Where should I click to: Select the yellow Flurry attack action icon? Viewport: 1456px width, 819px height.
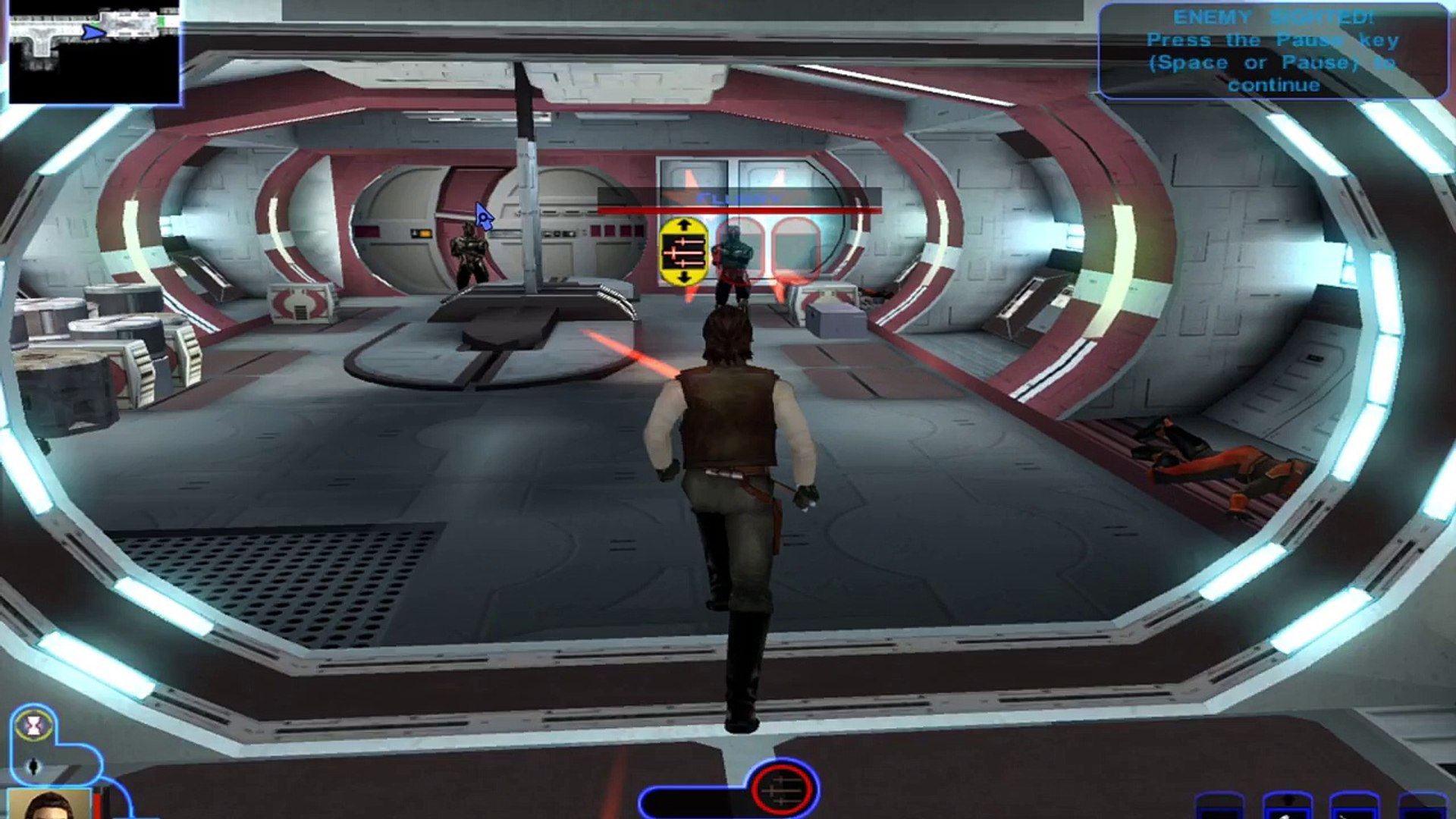[684, 252]
